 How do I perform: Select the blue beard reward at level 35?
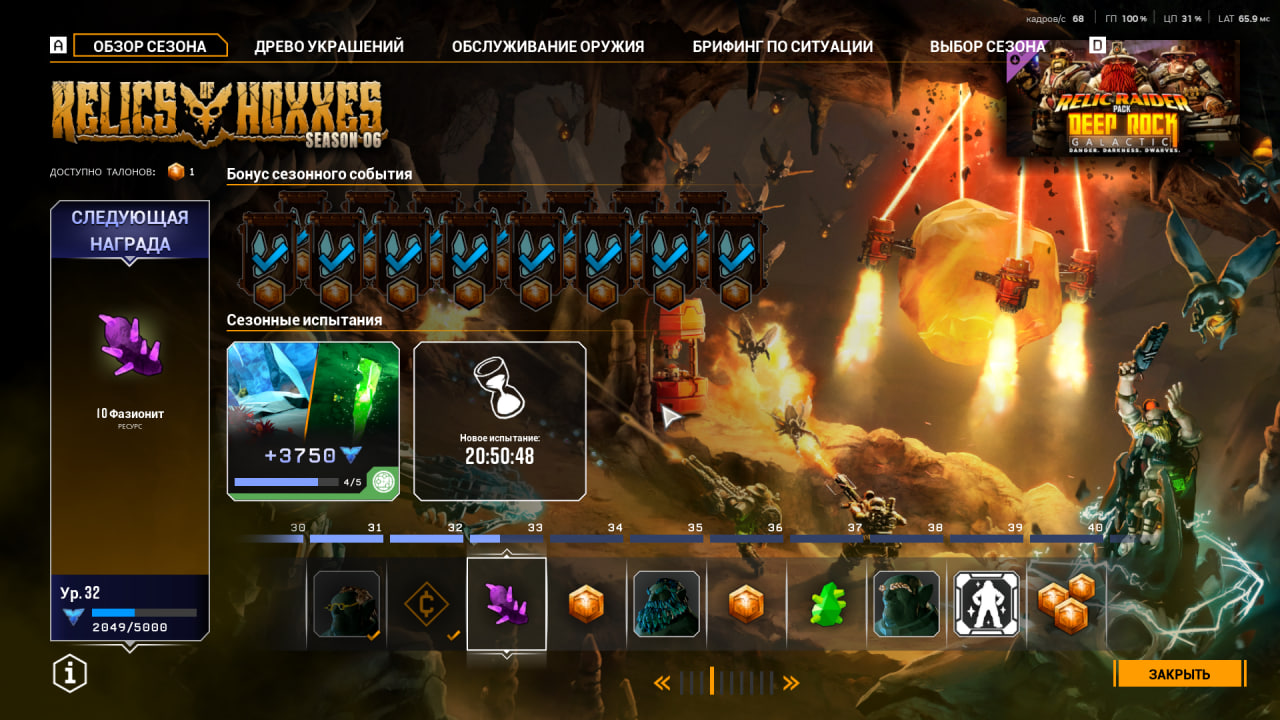[x=667, y=604]
